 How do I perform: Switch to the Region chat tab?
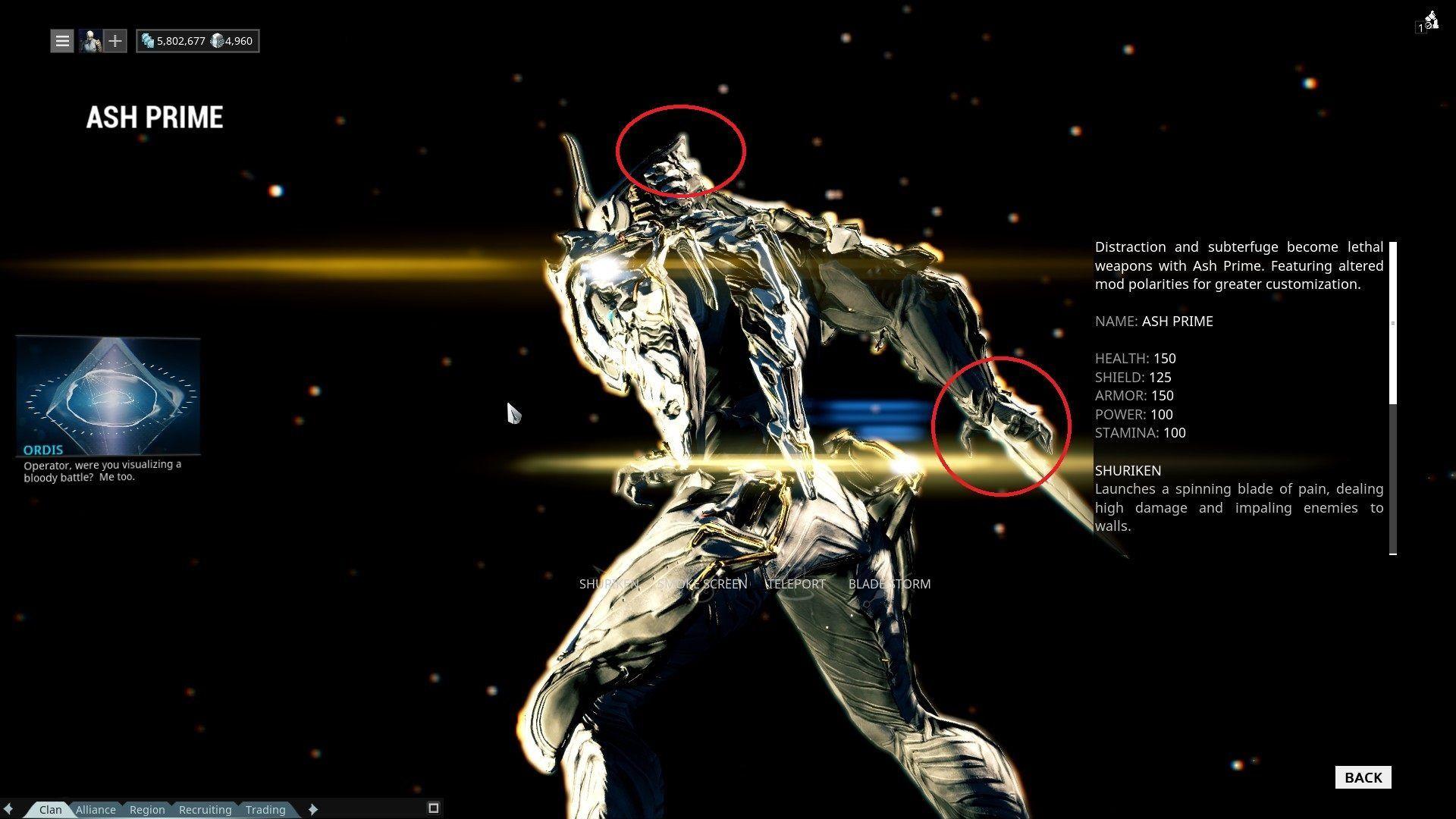[146, 809]
